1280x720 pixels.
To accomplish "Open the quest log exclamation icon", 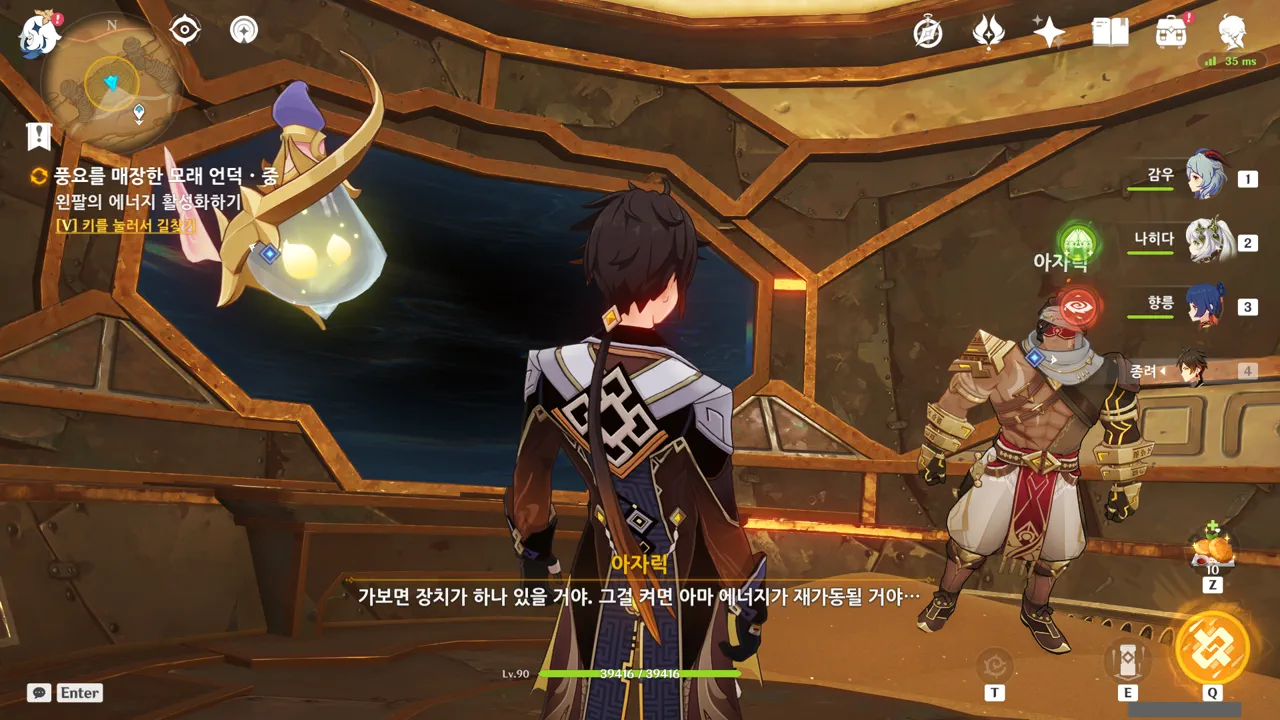I will (39, 136).
